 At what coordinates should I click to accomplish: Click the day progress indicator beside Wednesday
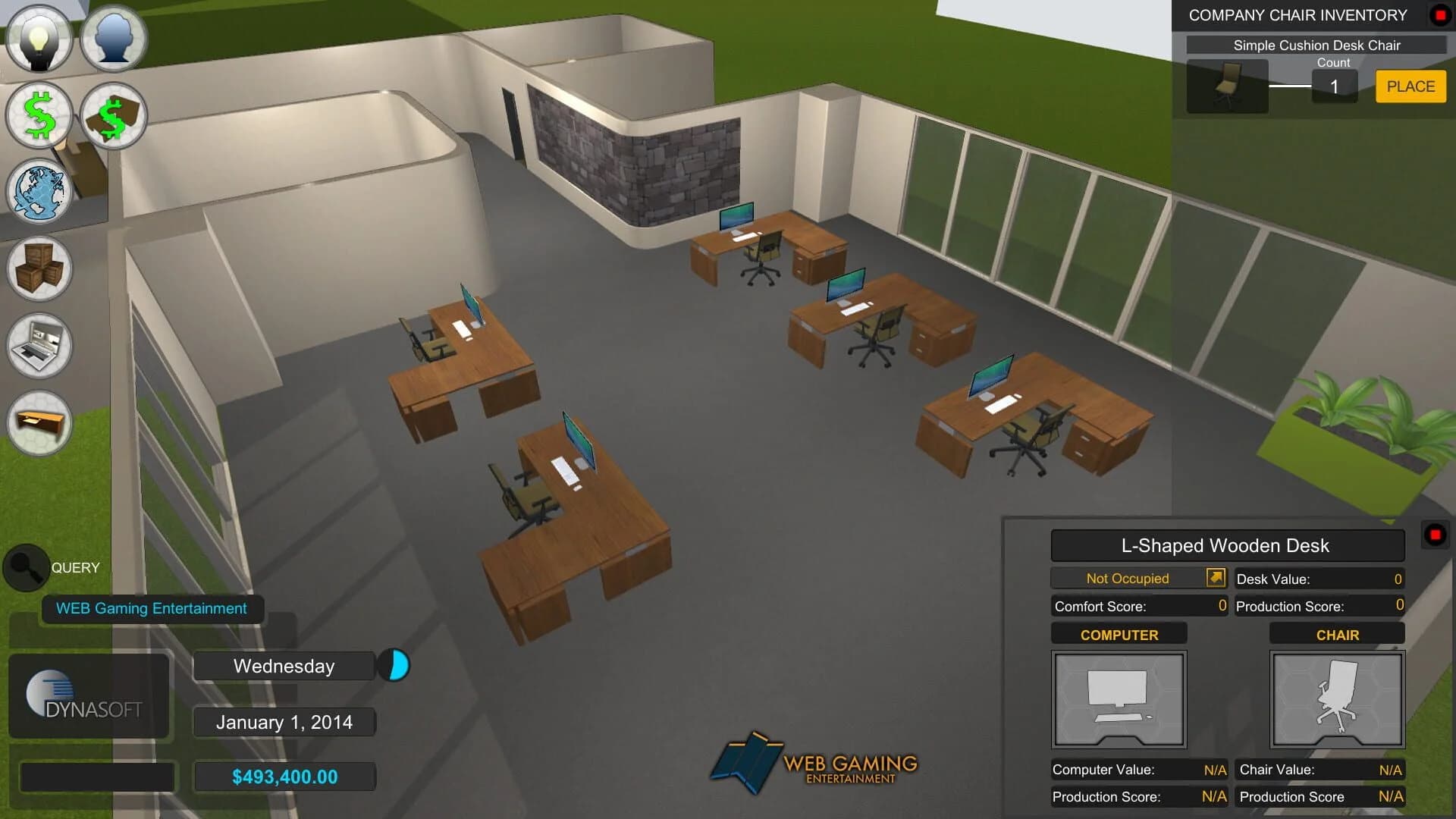395,665
